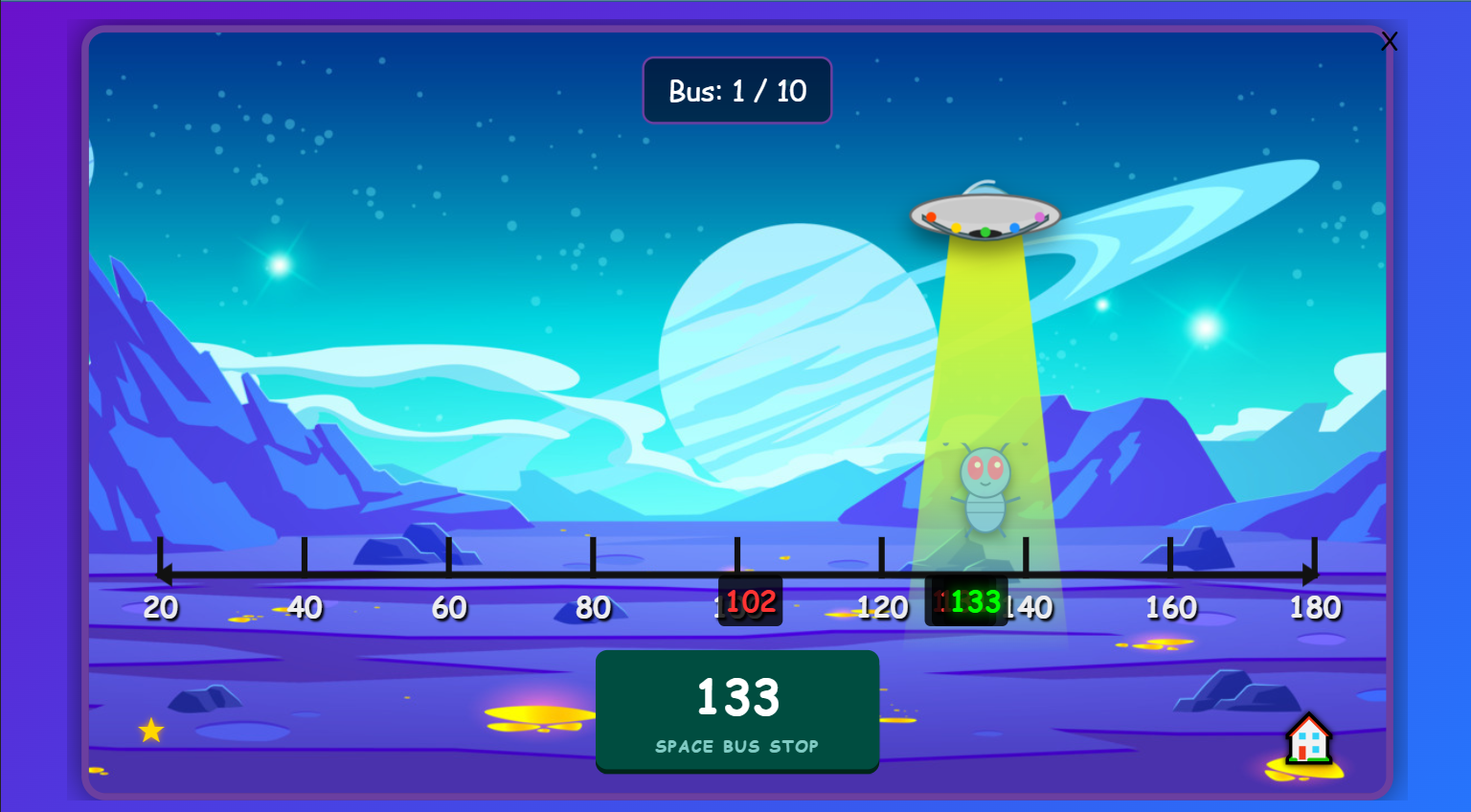Click the 20 label on the number line

tap(160, 607)
